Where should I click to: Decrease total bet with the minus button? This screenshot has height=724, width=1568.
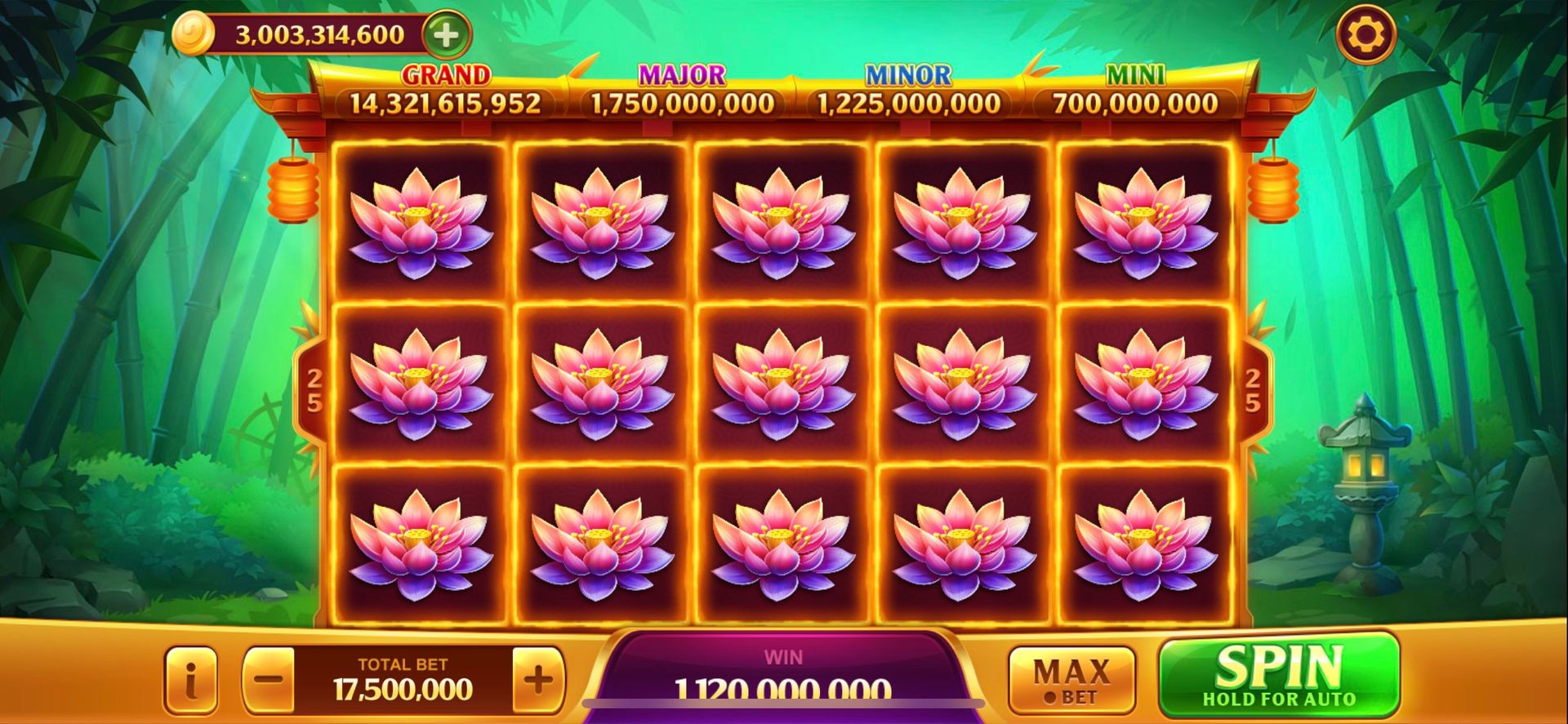pyautogui.click(x=269, y=680)
